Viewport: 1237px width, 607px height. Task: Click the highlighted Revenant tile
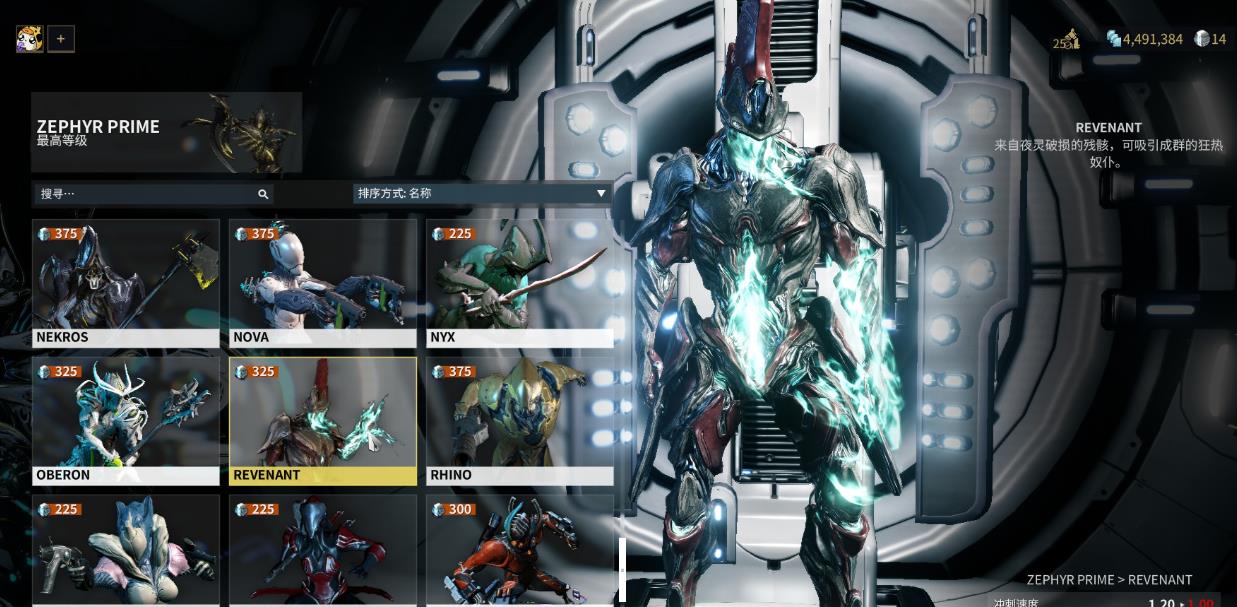tap(322, 421)
